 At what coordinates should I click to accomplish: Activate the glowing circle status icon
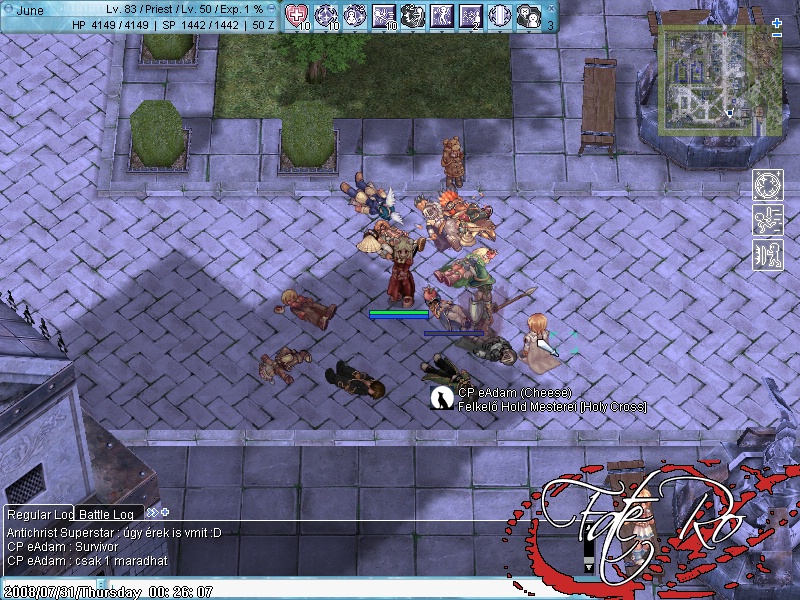pos(767,187)
